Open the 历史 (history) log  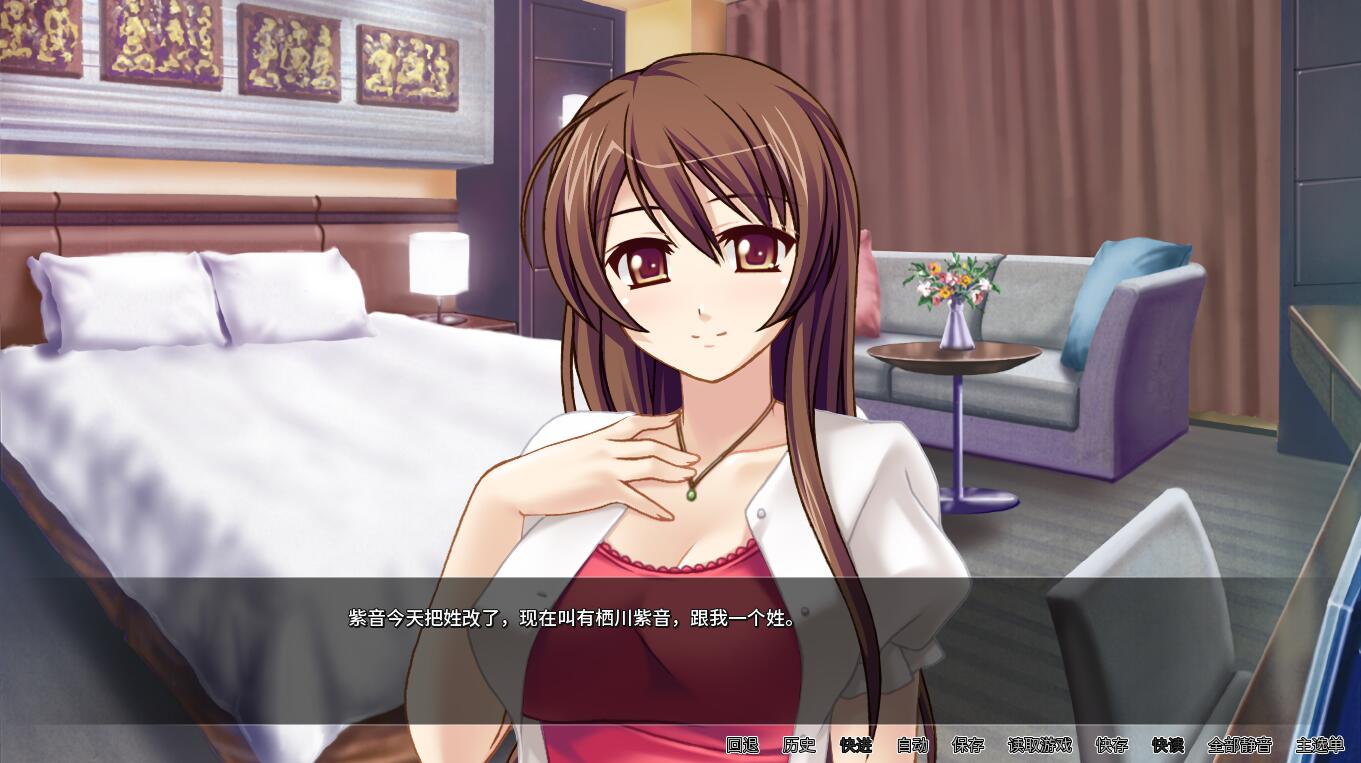coord(799,745)
